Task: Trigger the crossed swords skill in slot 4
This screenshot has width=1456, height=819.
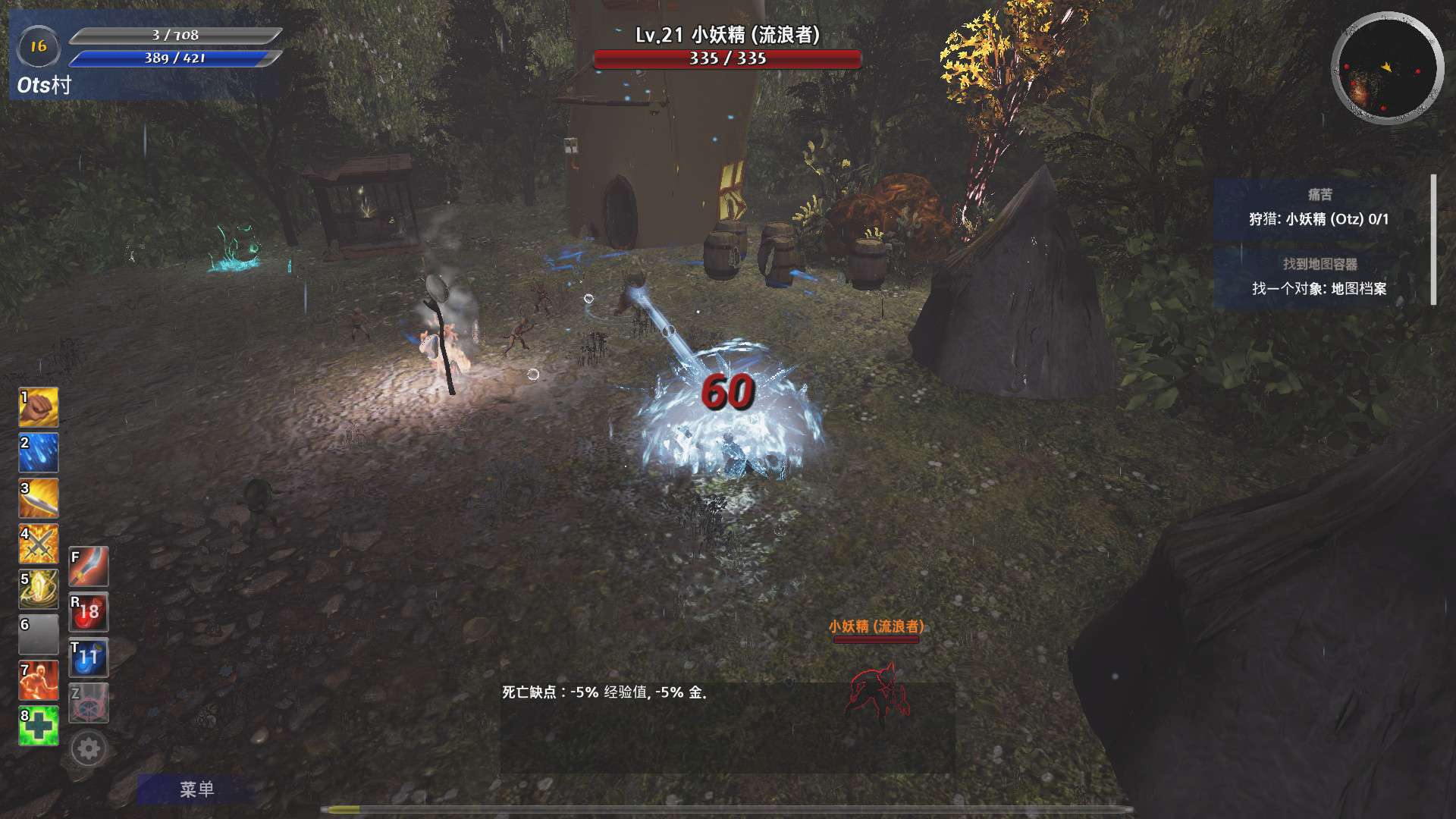Action: (x=38, y=544)
